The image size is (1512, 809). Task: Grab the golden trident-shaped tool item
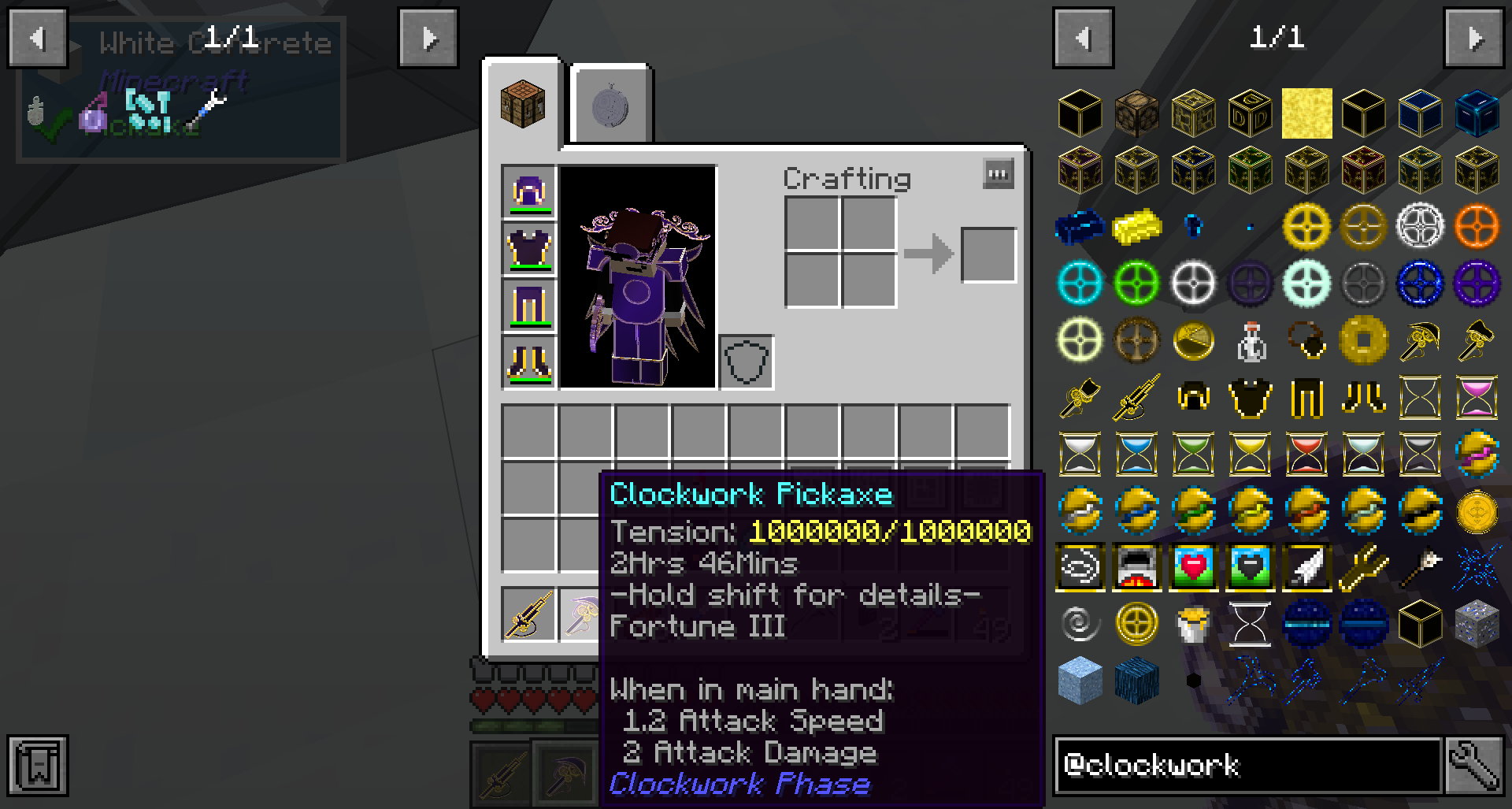tap(1363, 567)
